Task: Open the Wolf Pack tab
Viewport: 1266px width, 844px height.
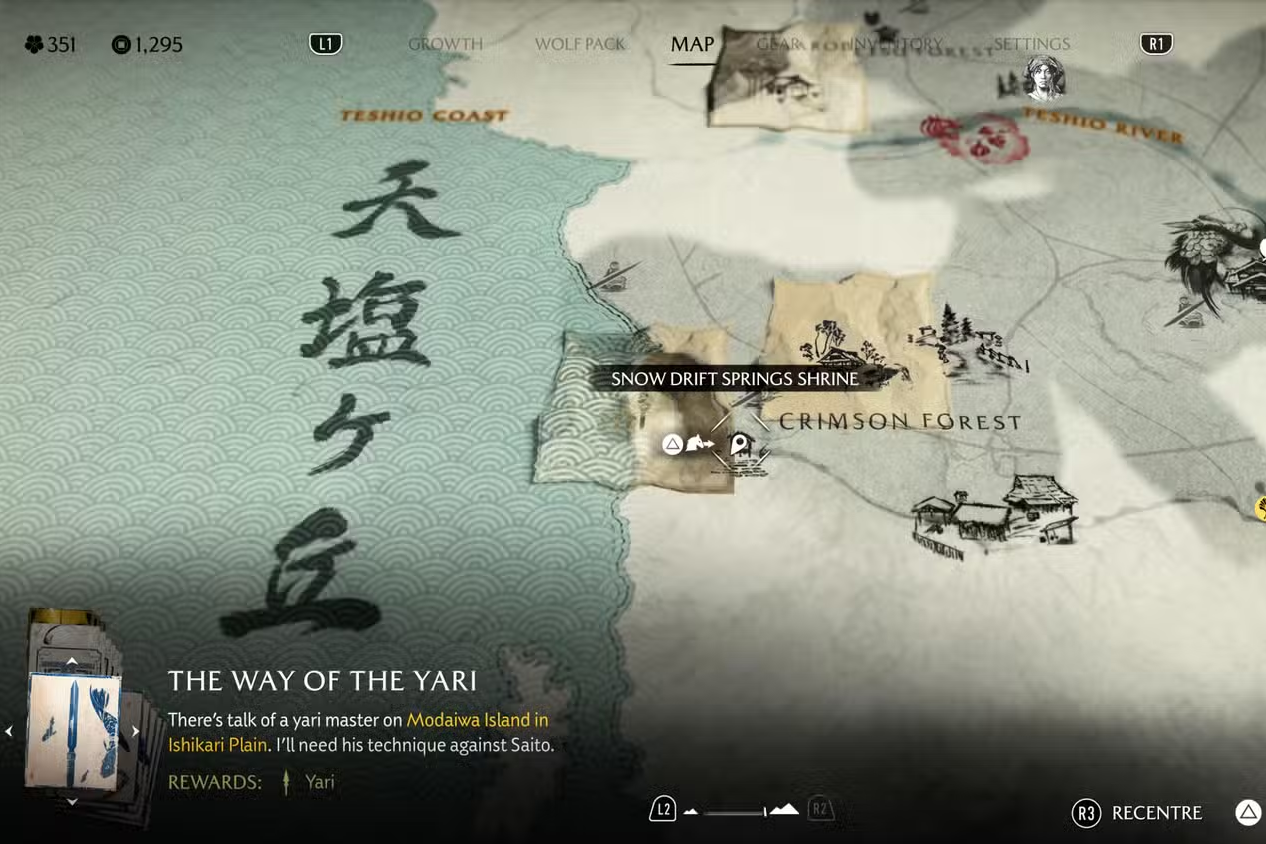Action: 579,44
